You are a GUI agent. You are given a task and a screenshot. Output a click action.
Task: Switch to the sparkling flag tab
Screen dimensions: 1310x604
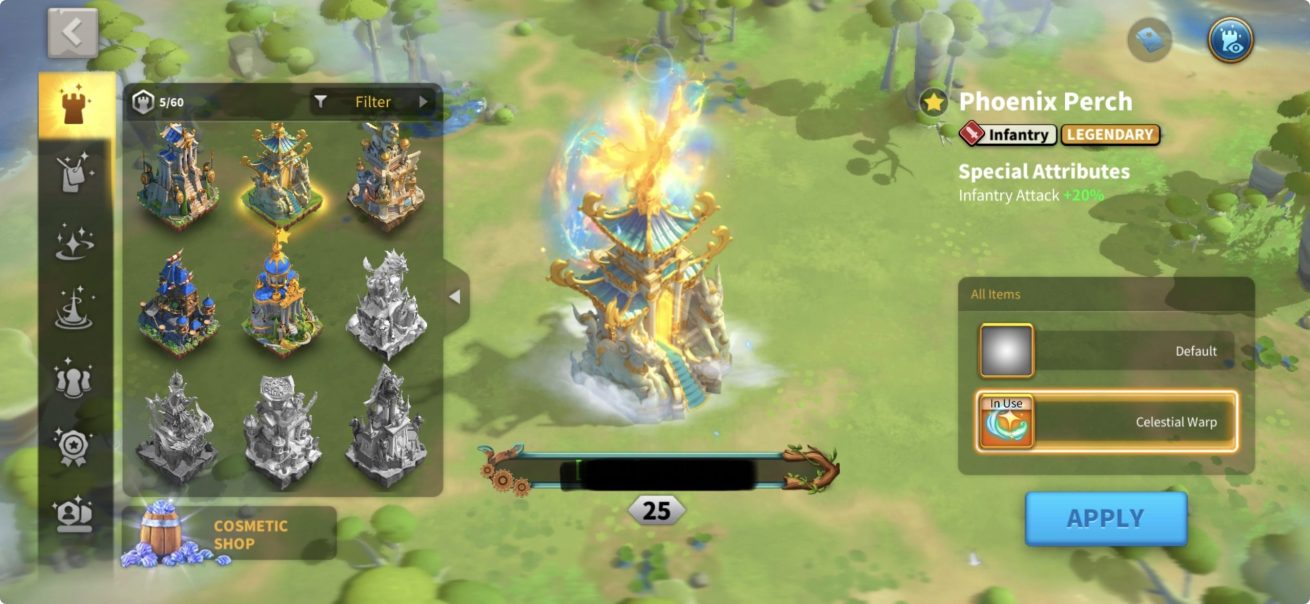point(75,172)
